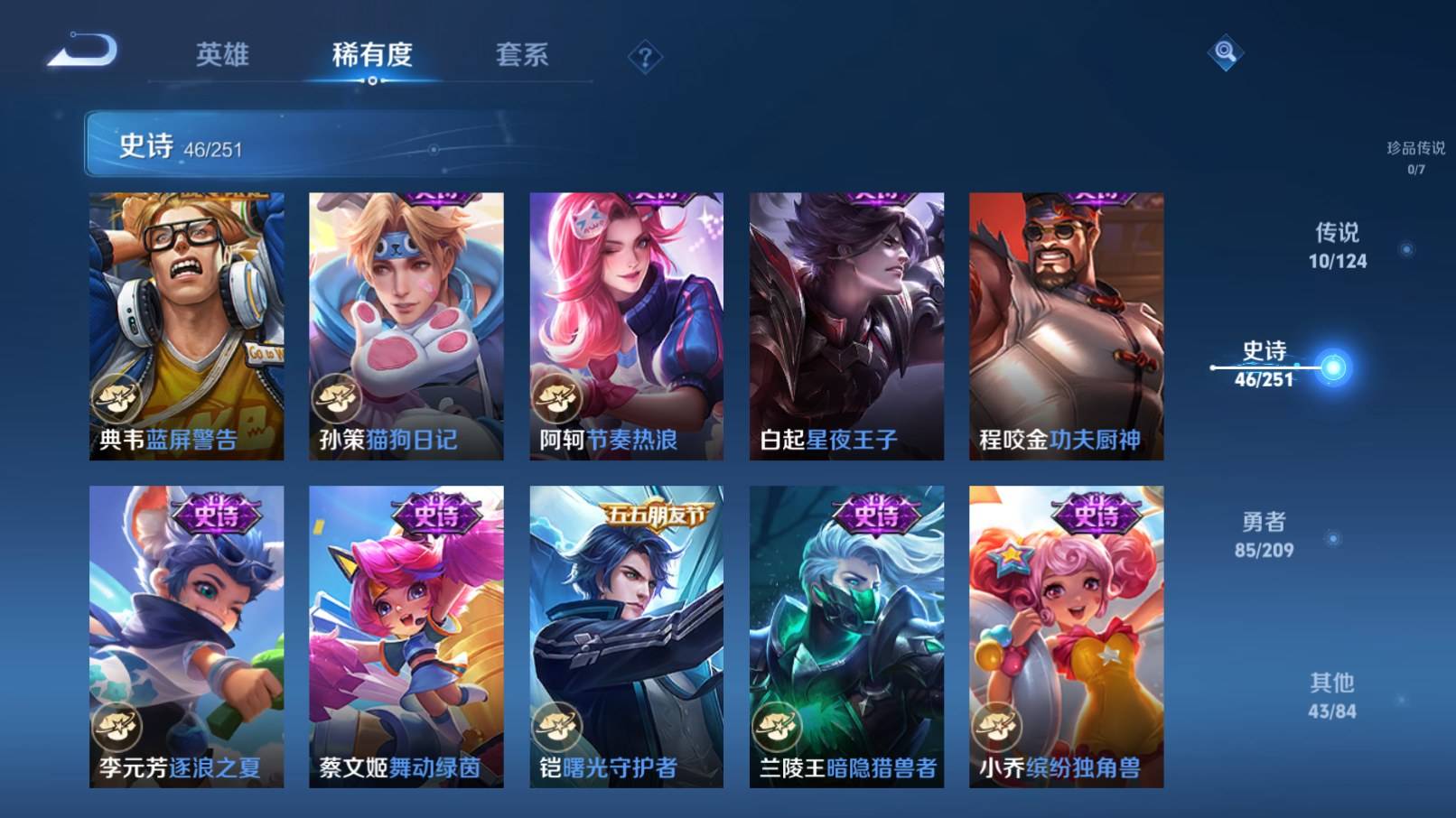1456x818 pixels.
Task: Open the 孙策 猫狗日记 skin card
Action: tap(406, 326)
